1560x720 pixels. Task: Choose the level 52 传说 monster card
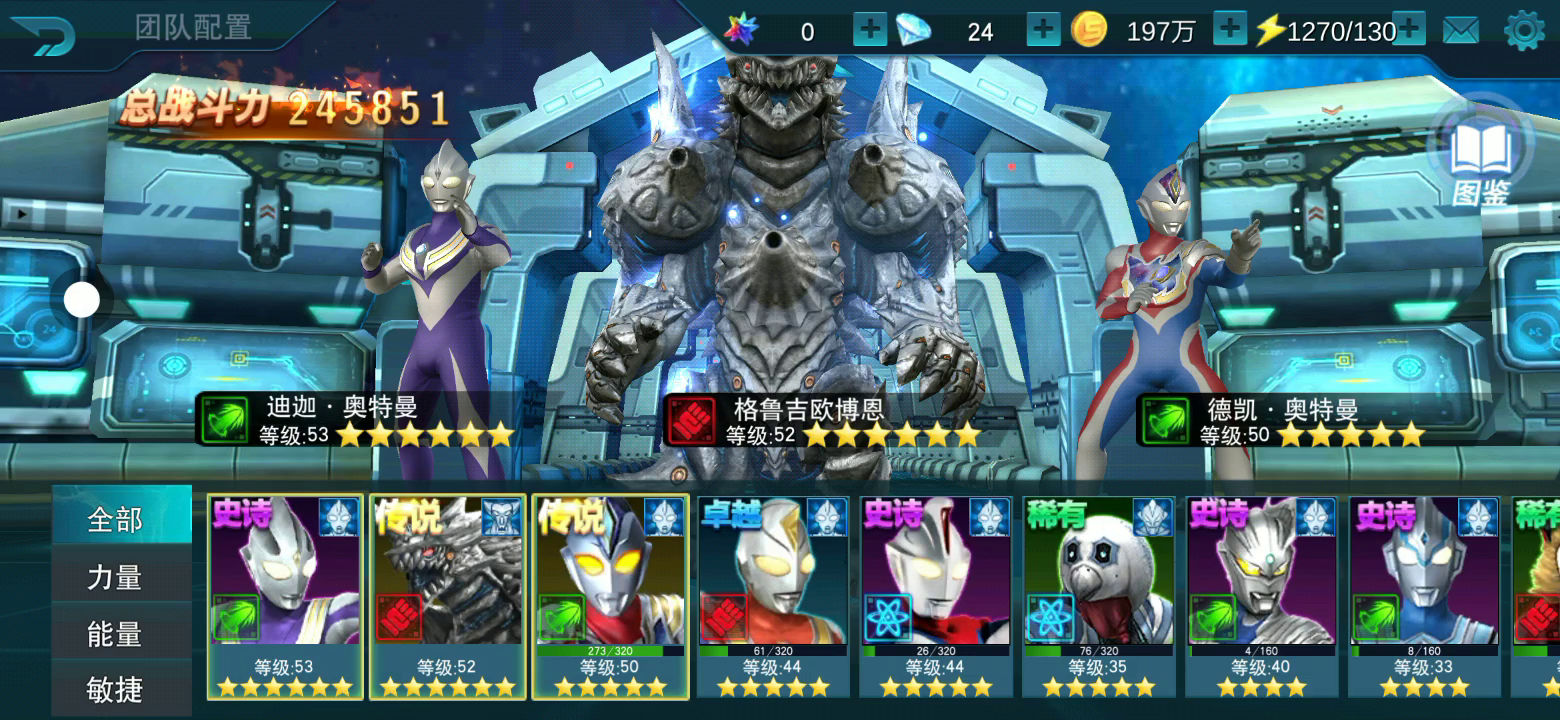(448, 596)
